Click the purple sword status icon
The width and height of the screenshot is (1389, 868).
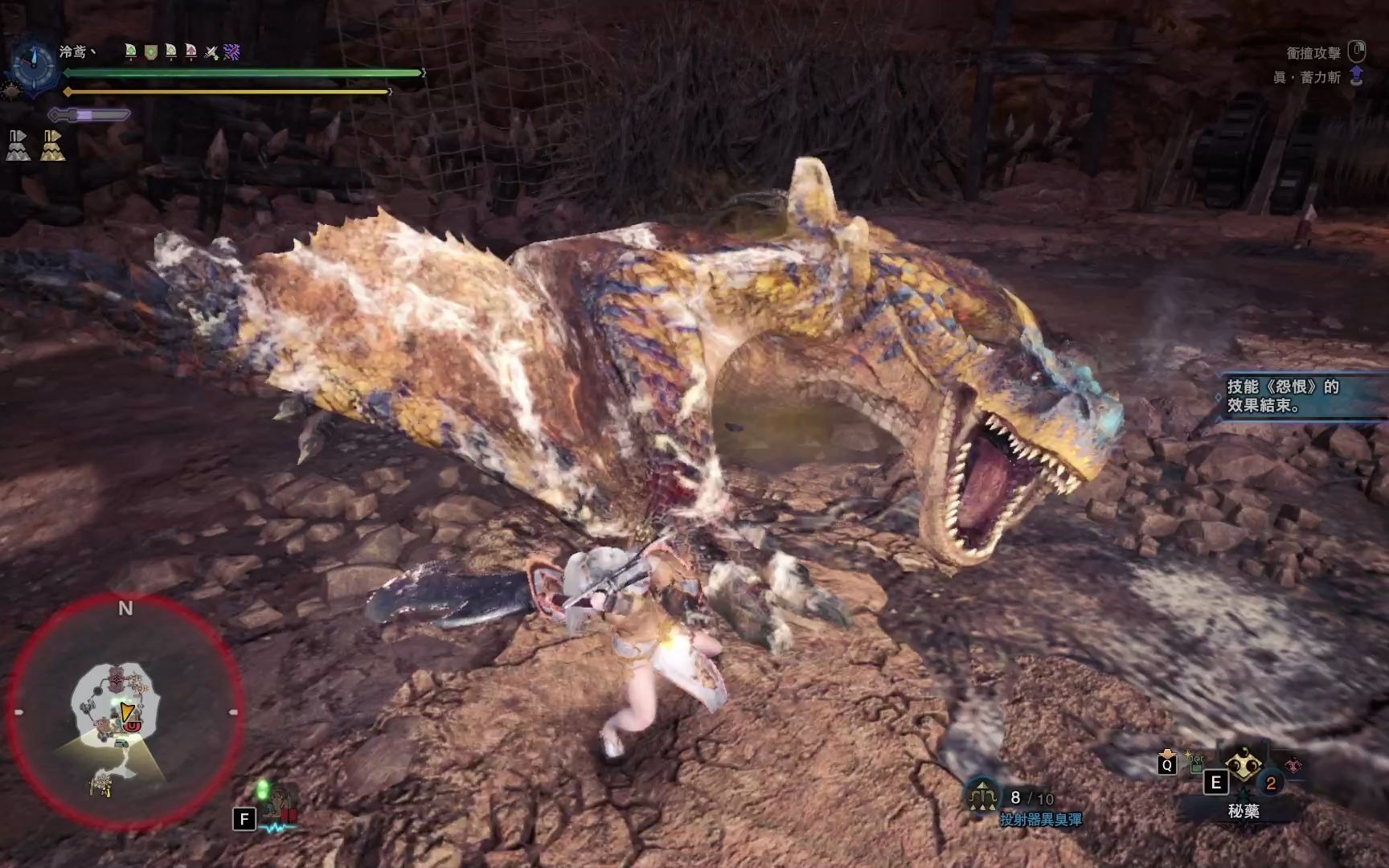click(231, 52)
